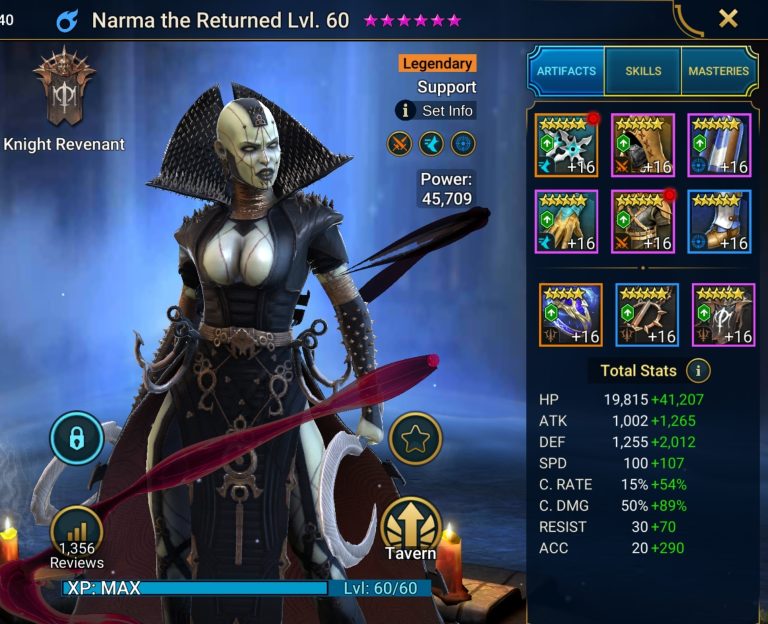Toggle the champion lock button
Image resolution: width=768 pixels, height=624 pixels.
[76, 438]
